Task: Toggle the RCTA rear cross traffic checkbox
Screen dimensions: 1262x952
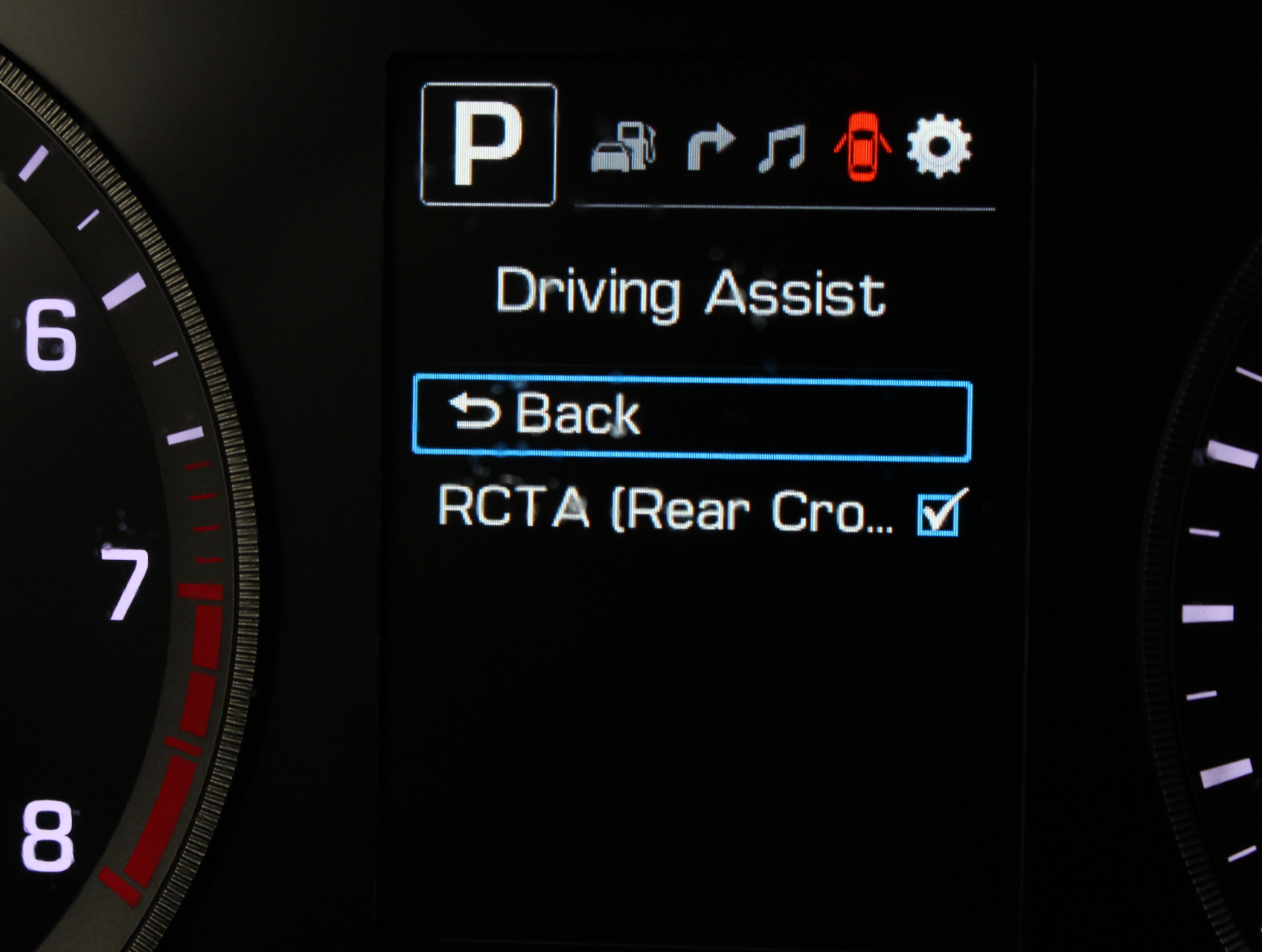Action: [x=939, y=515]
